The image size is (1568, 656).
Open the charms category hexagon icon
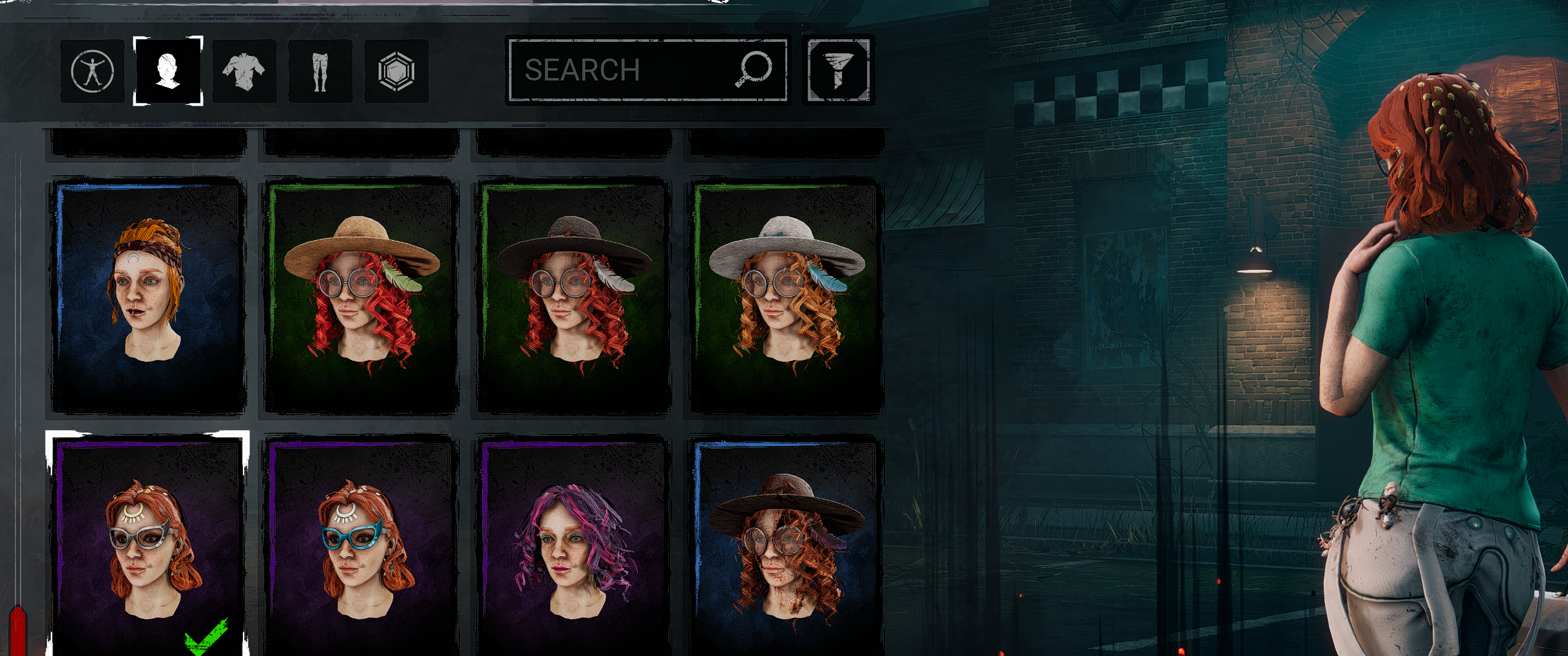(x=396, y=71)
